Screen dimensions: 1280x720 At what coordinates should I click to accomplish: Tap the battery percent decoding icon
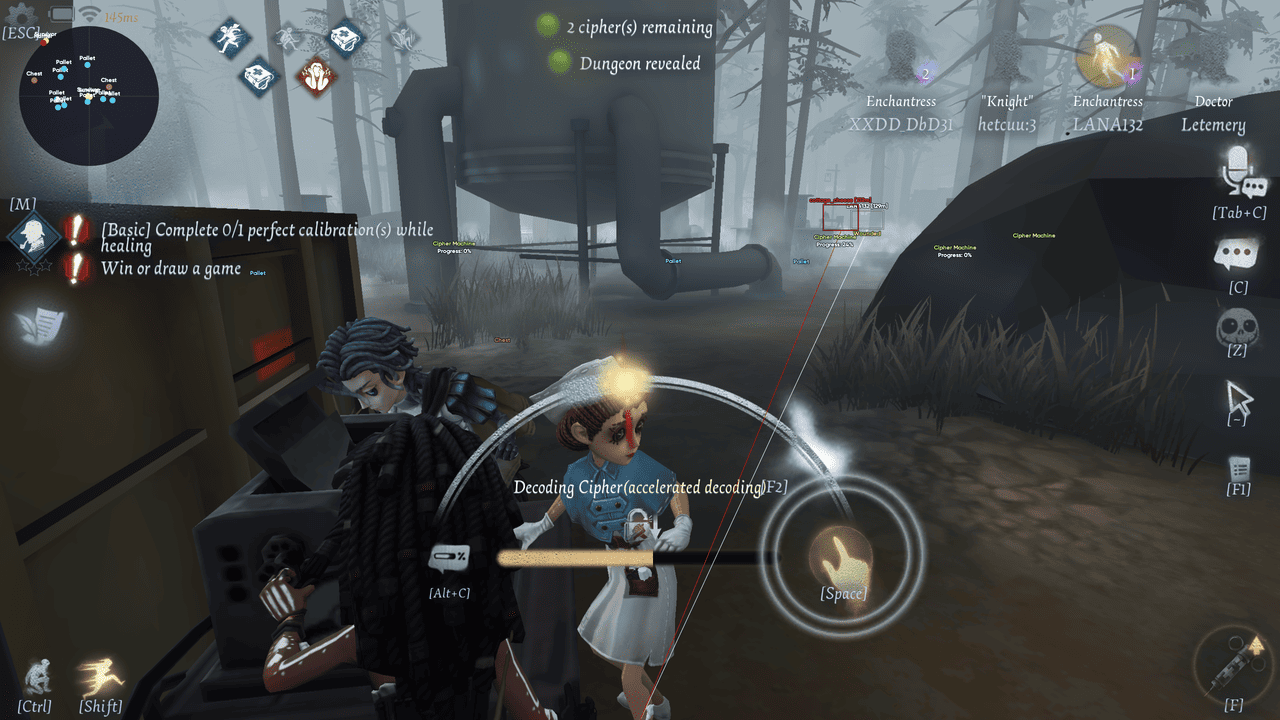tap(449, 558)
